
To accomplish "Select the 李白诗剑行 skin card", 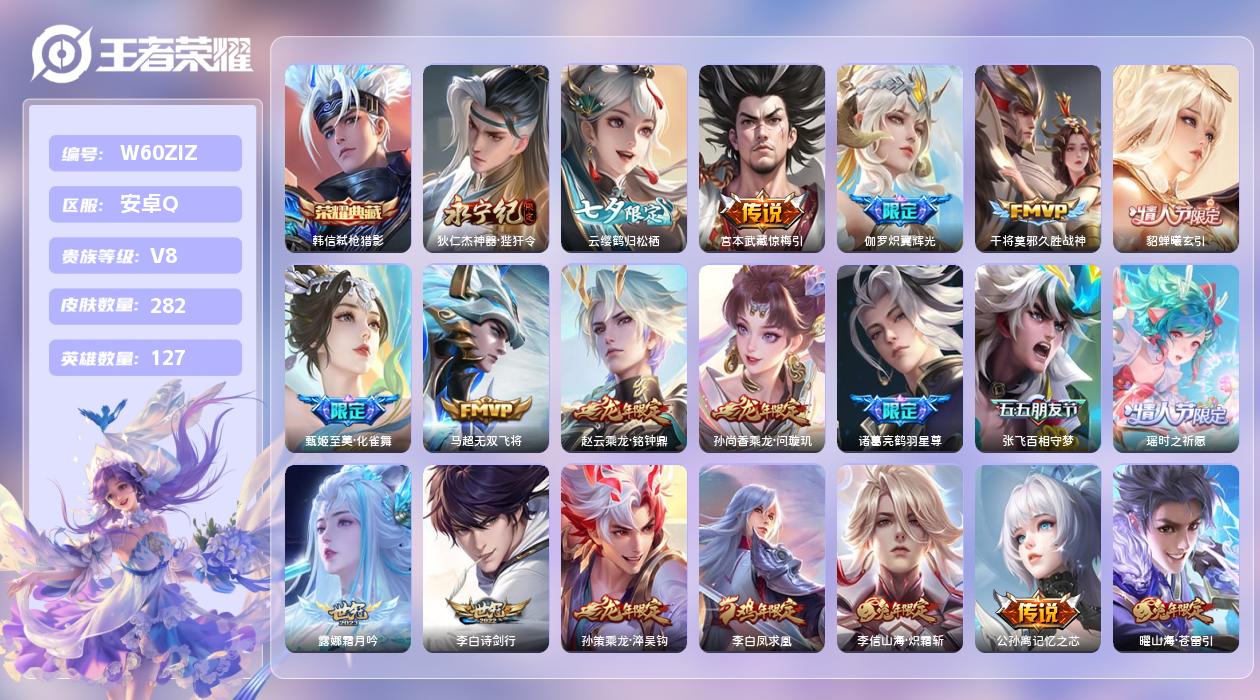I will 486,558.
